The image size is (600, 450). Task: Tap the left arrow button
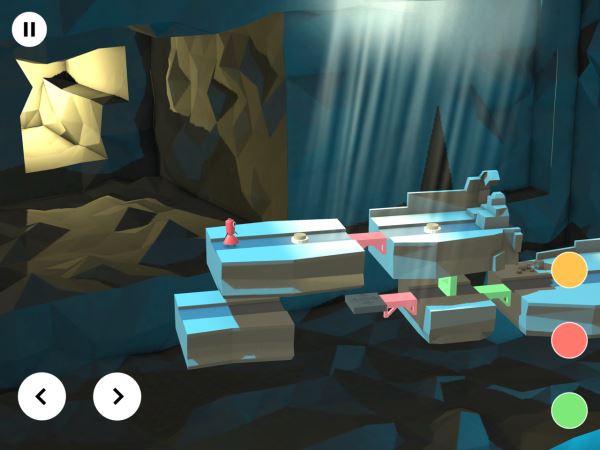point(42,396)
